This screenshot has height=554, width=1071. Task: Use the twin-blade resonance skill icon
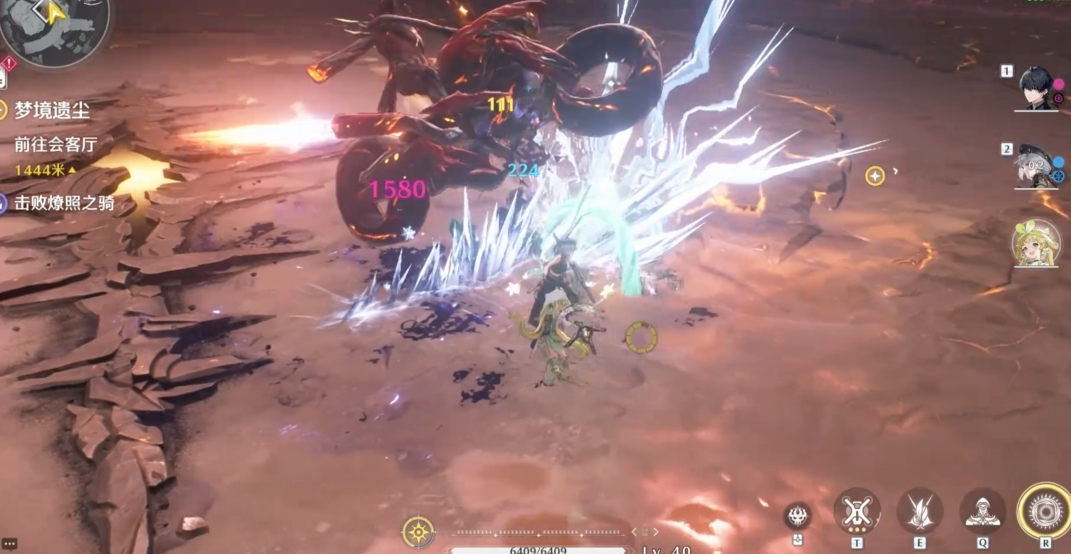click(x=919, y=511)
